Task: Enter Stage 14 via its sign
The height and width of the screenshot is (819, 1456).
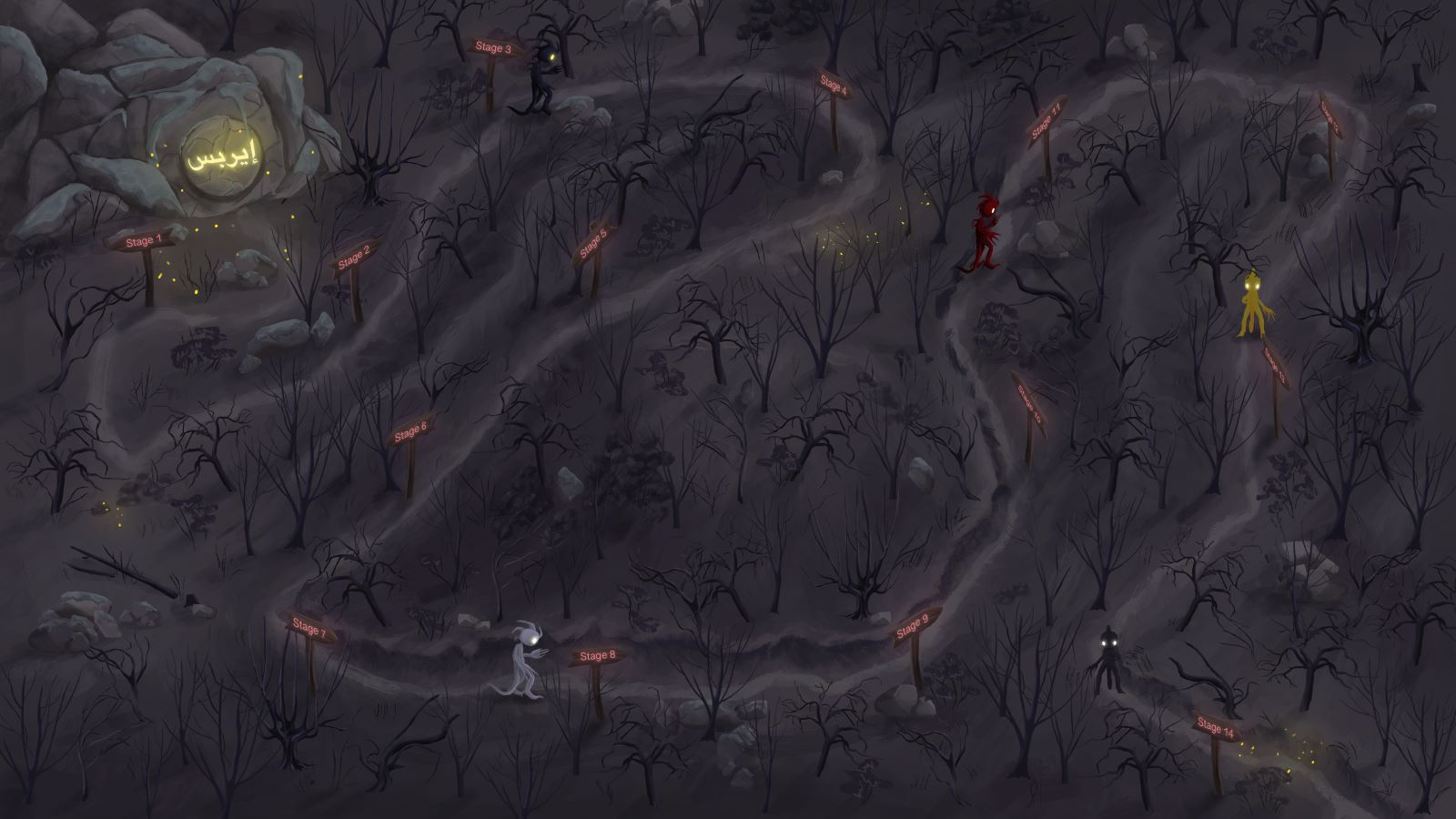Action: click(x=1216, y=727)
